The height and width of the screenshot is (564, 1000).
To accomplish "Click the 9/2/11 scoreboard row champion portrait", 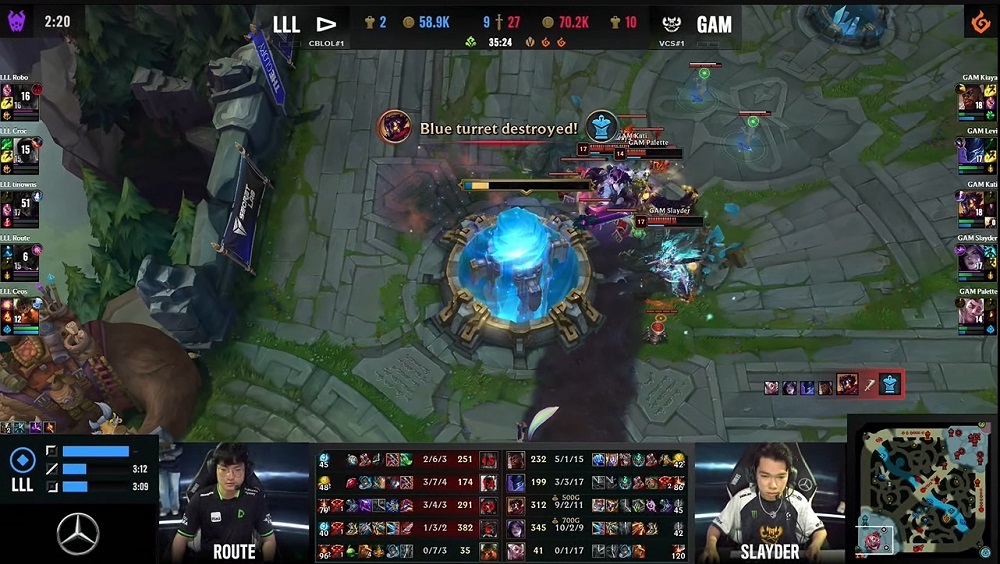I will (x=516, y=505).
